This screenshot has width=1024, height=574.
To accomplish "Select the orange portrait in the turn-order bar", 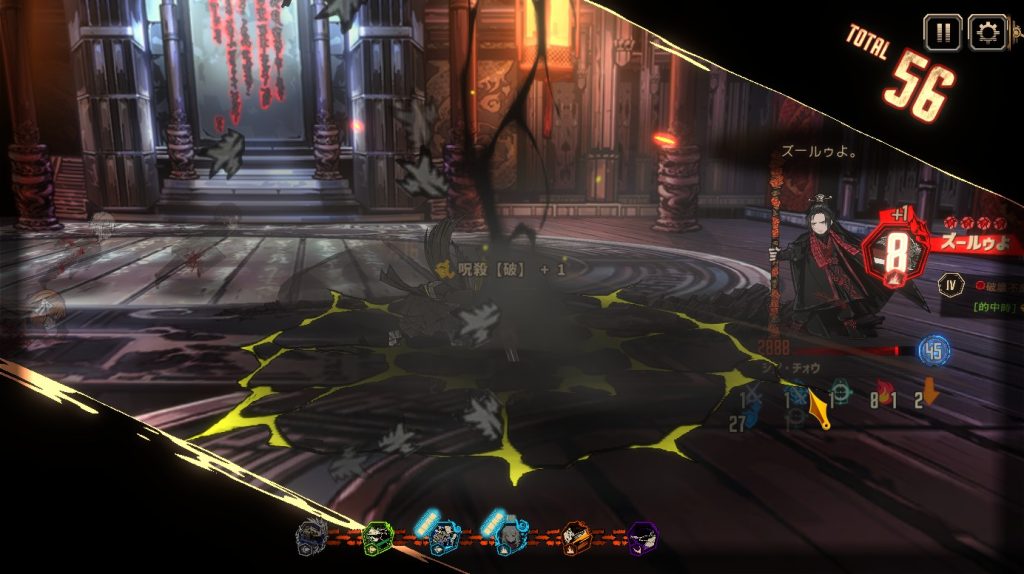I will click(x=576, y=538).
